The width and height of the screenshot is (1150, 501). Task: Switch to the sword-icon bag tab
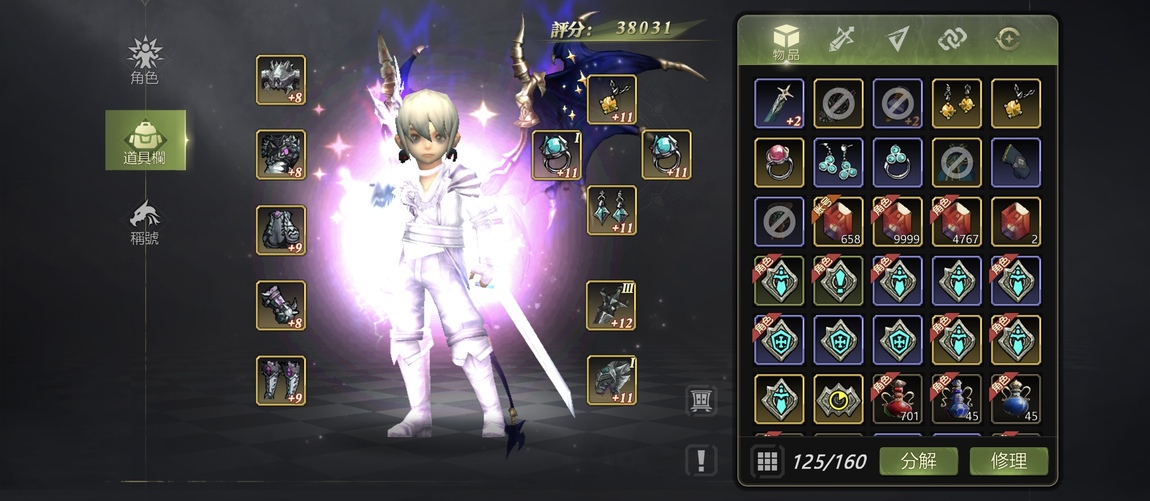click(x=841, y=40)
